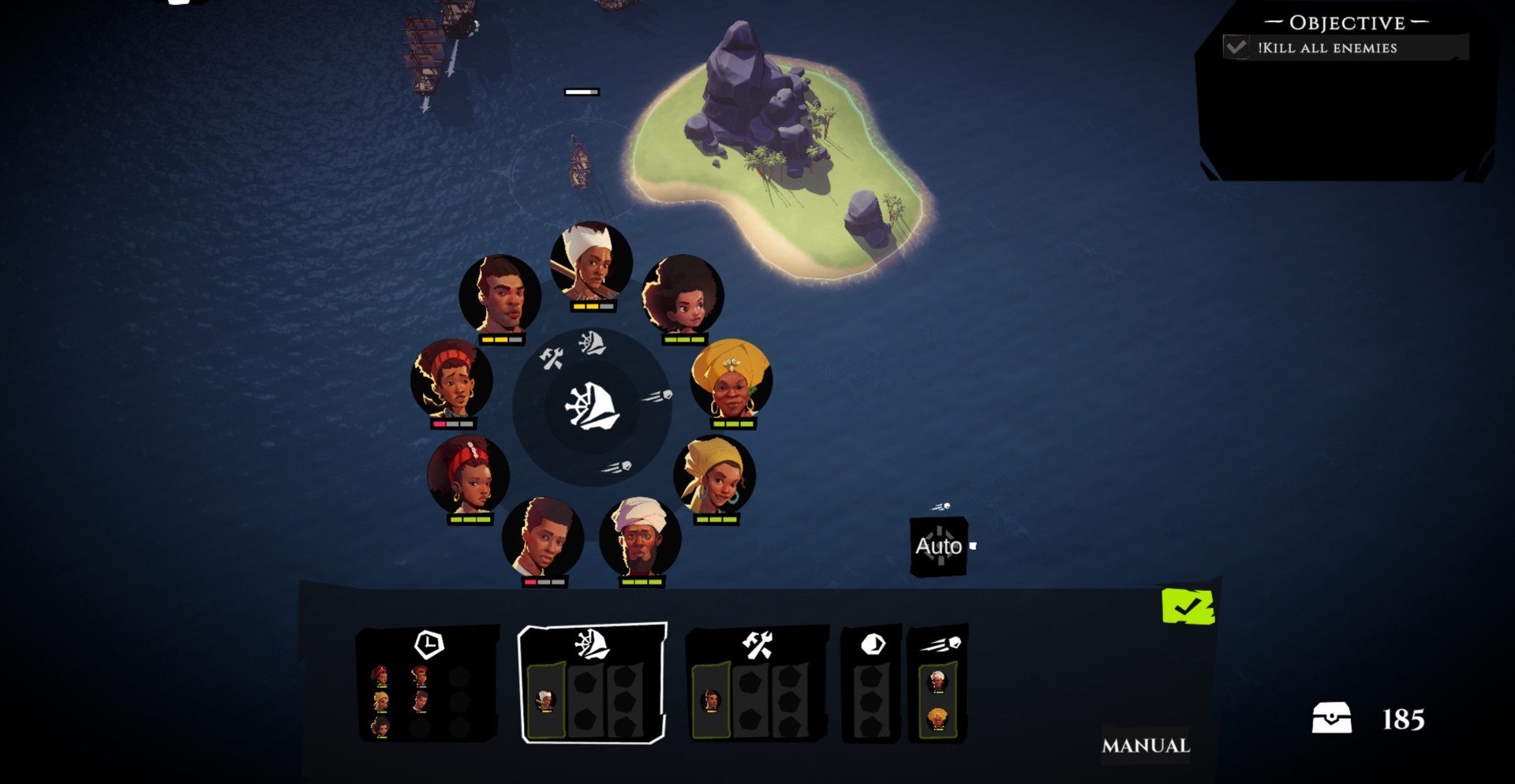
Task: Click the central ship helm wheel icon
Action: pyautogui.click(x=592, y=407)
